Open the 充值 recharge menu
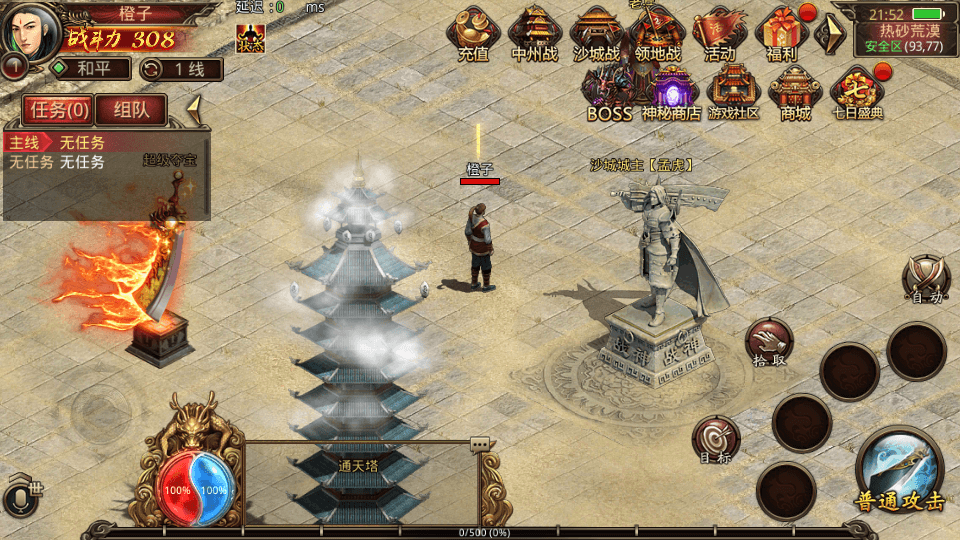Viewport: 960px width, 540px height. point(473,35)
